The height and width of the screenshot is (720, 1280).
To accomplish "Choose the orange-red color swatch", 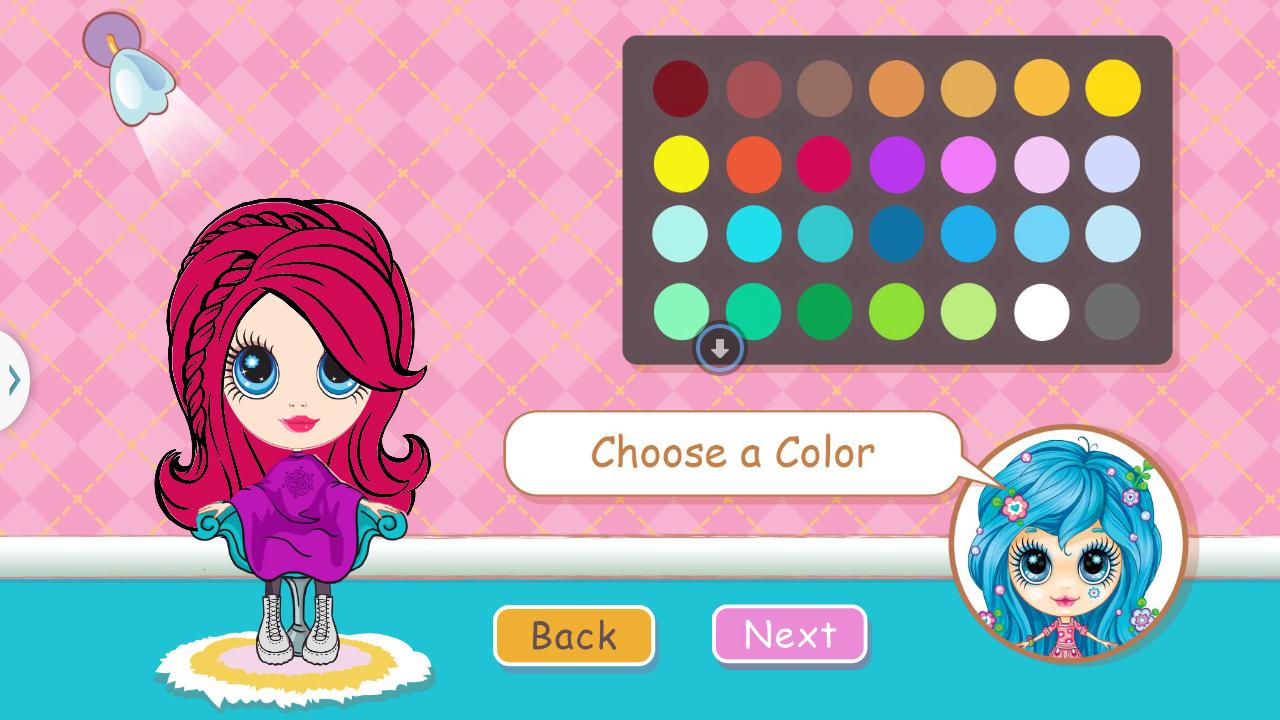I will point(753,163).
